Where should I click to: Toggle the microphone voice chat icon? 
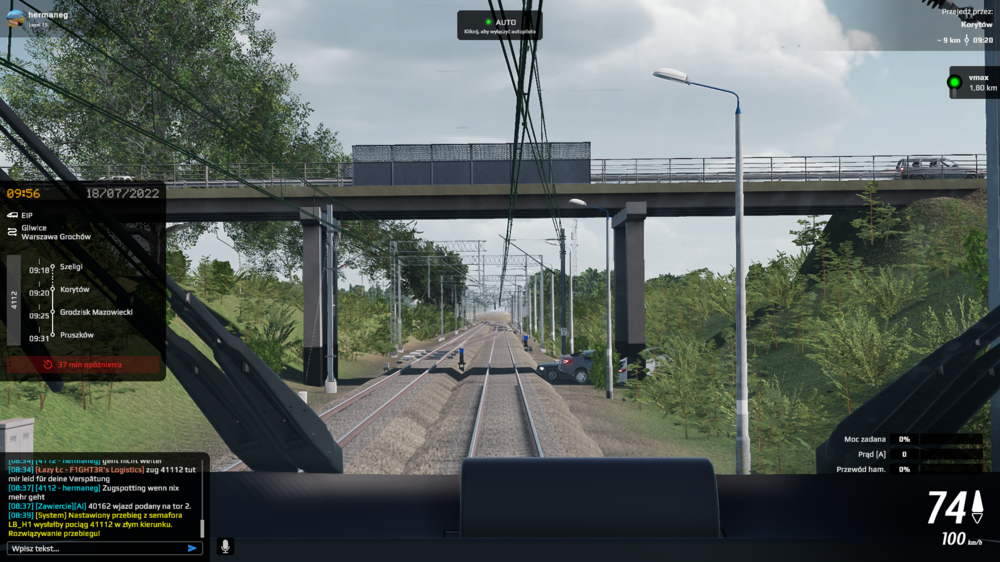(225, 546)
